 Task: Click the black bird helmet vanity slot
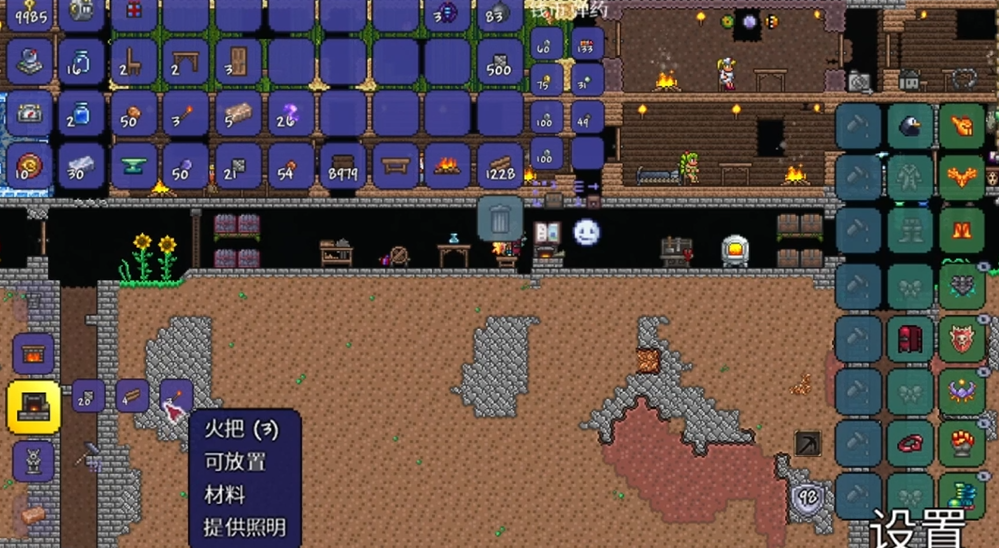pyautogui.click(x=910, y=127)
